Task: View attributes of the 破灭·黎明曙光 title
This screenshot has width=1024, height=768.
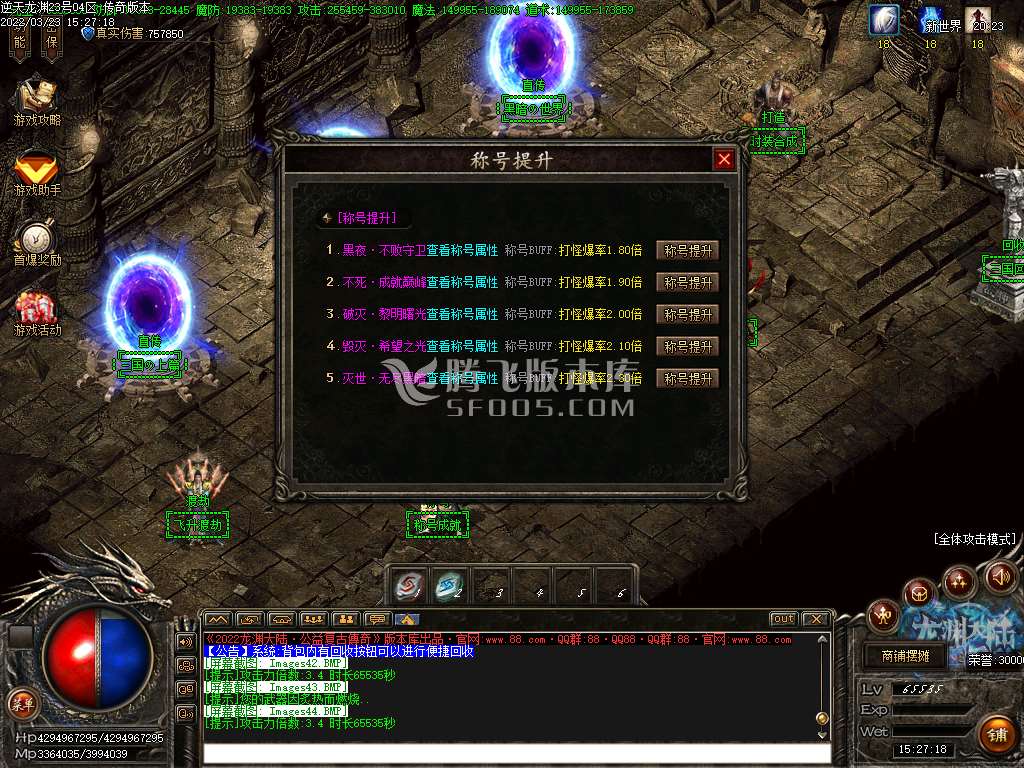Action: click(x=462, y=315)
